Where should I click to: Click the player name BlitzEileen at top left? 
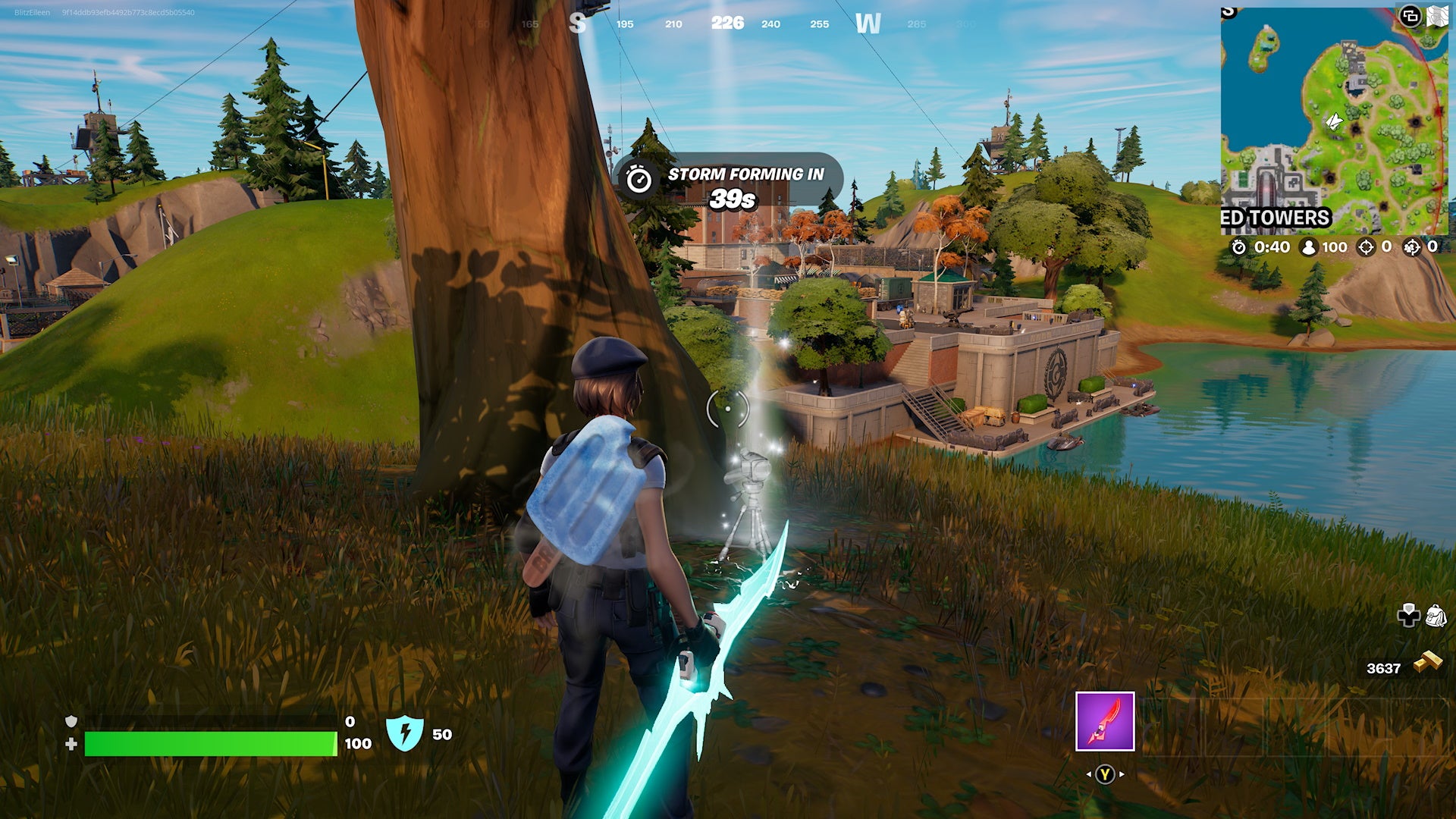point(30,12)
